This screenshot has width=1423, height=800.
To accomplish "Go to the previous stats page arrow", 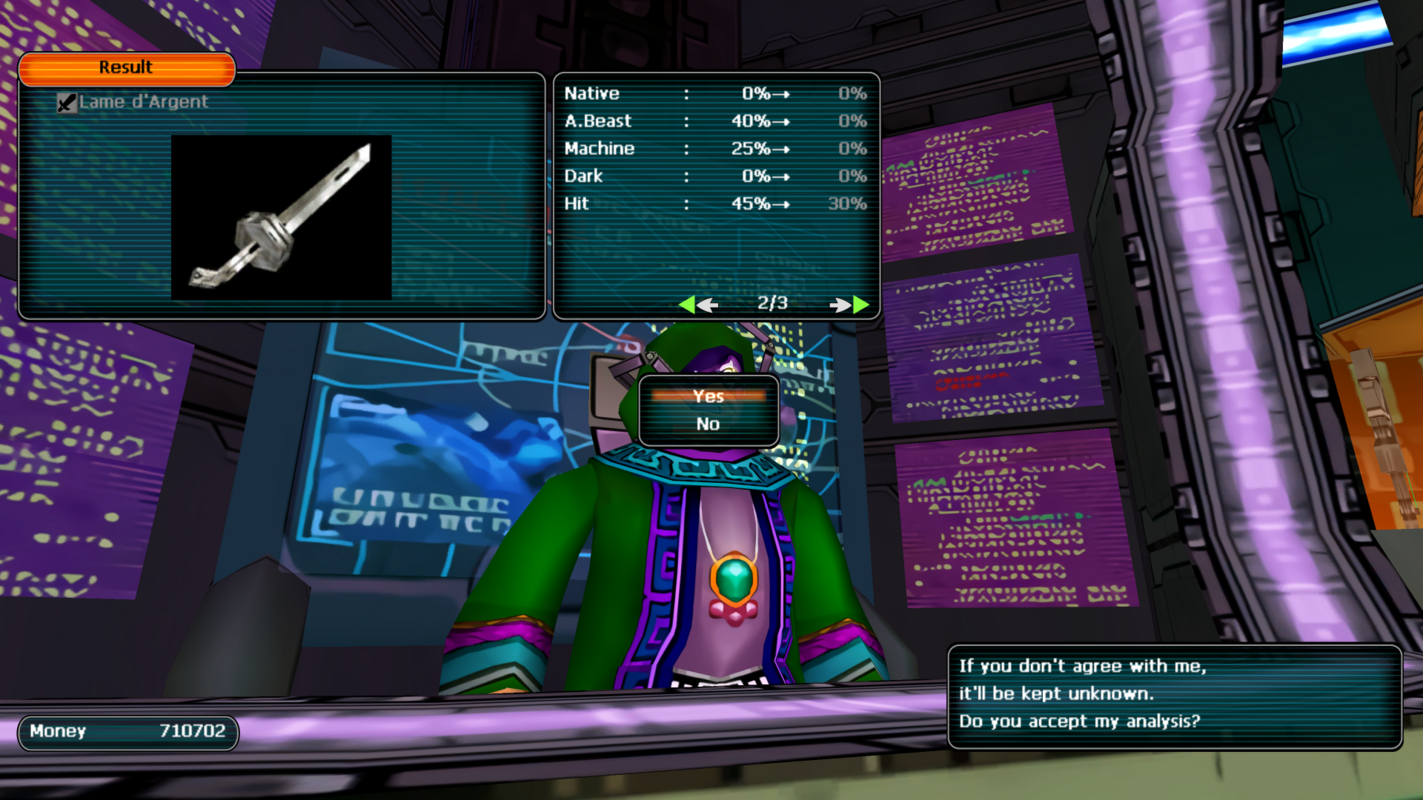I will (x=697, y=304).
